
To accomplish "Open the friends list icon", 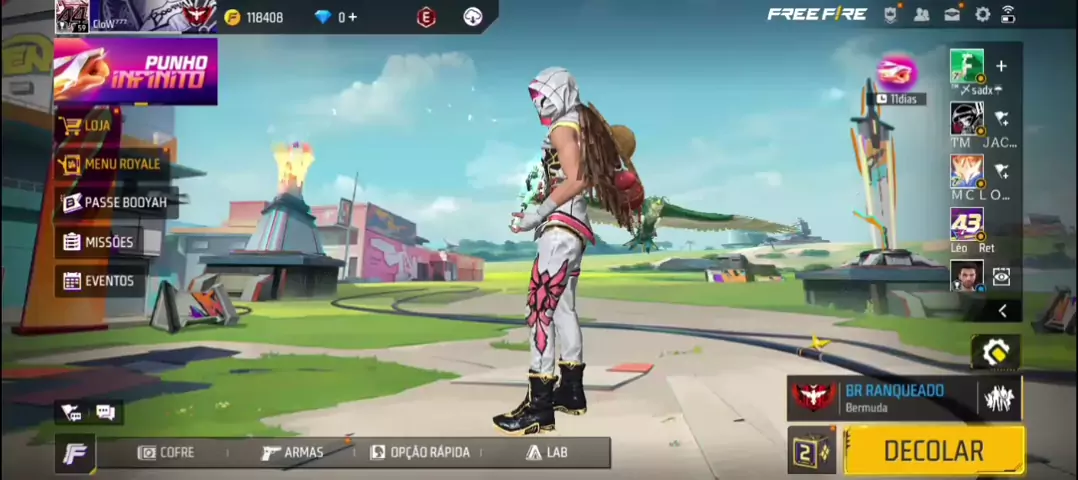I will 921,14.
